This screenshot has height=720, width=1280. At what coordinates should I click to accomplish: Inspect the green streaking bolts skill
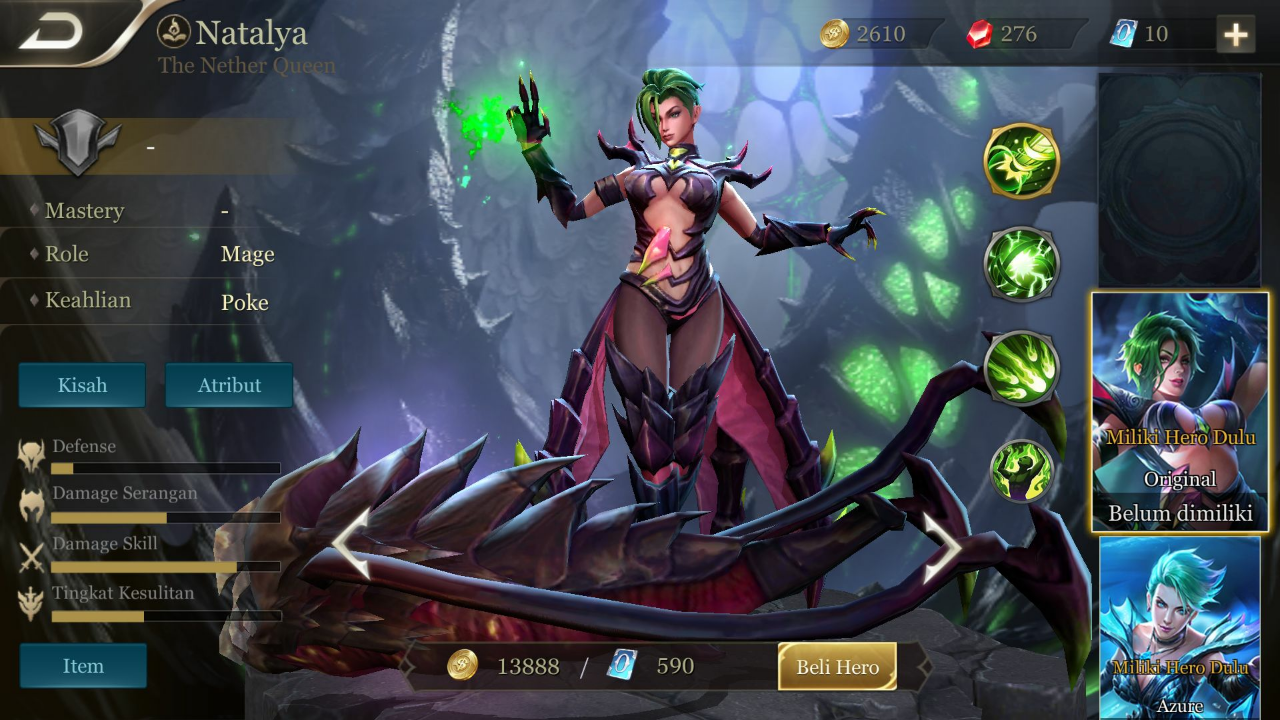coord(1021,368)
